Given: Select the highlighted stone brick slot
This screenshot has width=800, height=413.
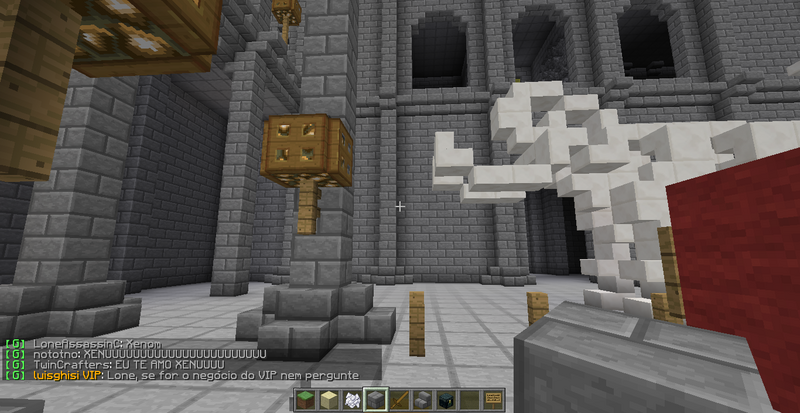Looking at the screenshot, I should tap(375, 400).
